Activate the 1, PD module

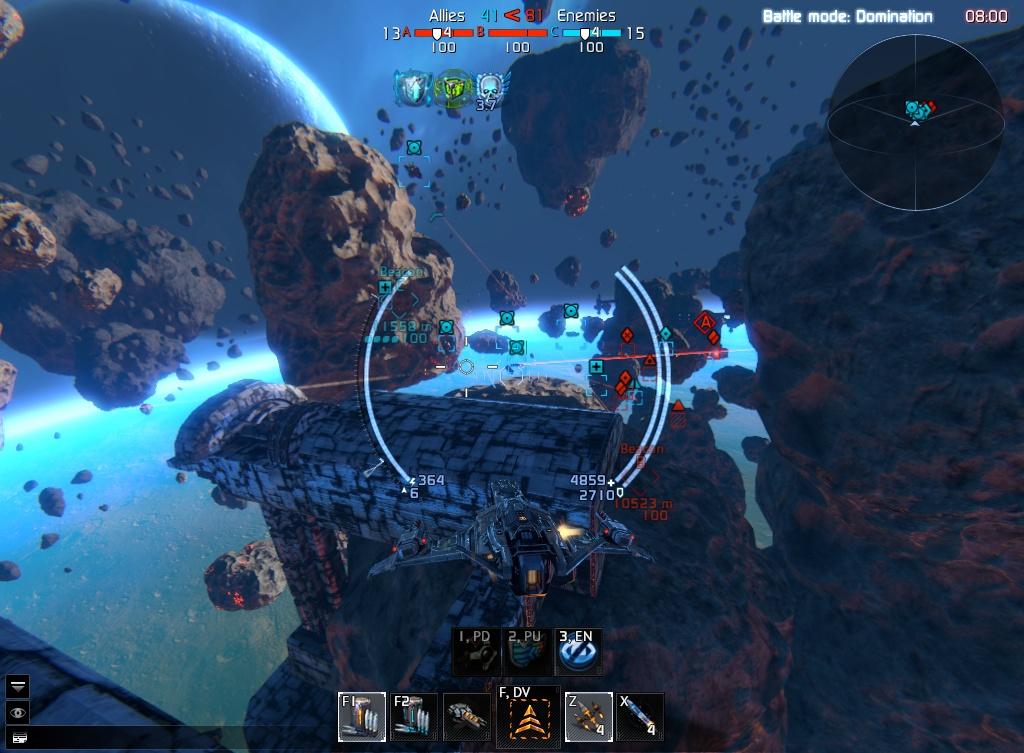pyautogui.click(x=475, y=652)
